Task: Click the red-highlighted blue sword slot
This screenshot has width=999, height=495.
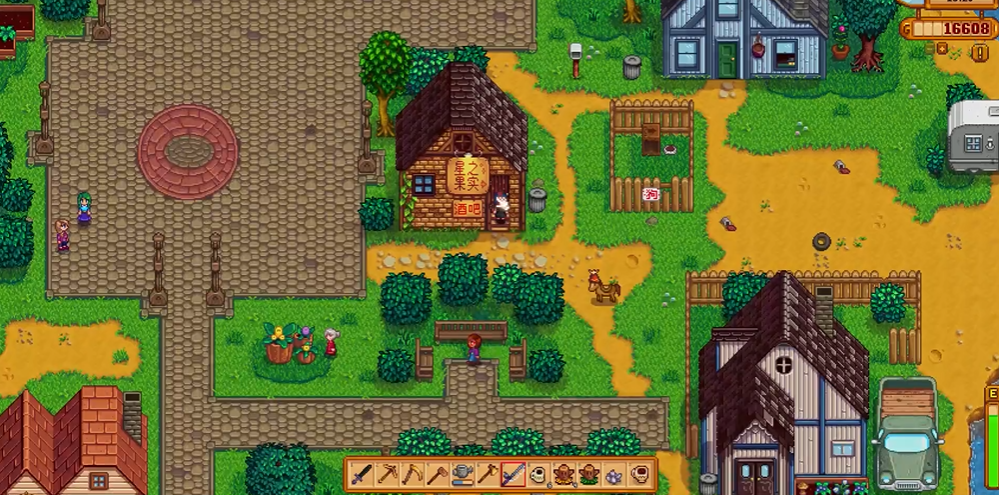Action: pos(512,474)
